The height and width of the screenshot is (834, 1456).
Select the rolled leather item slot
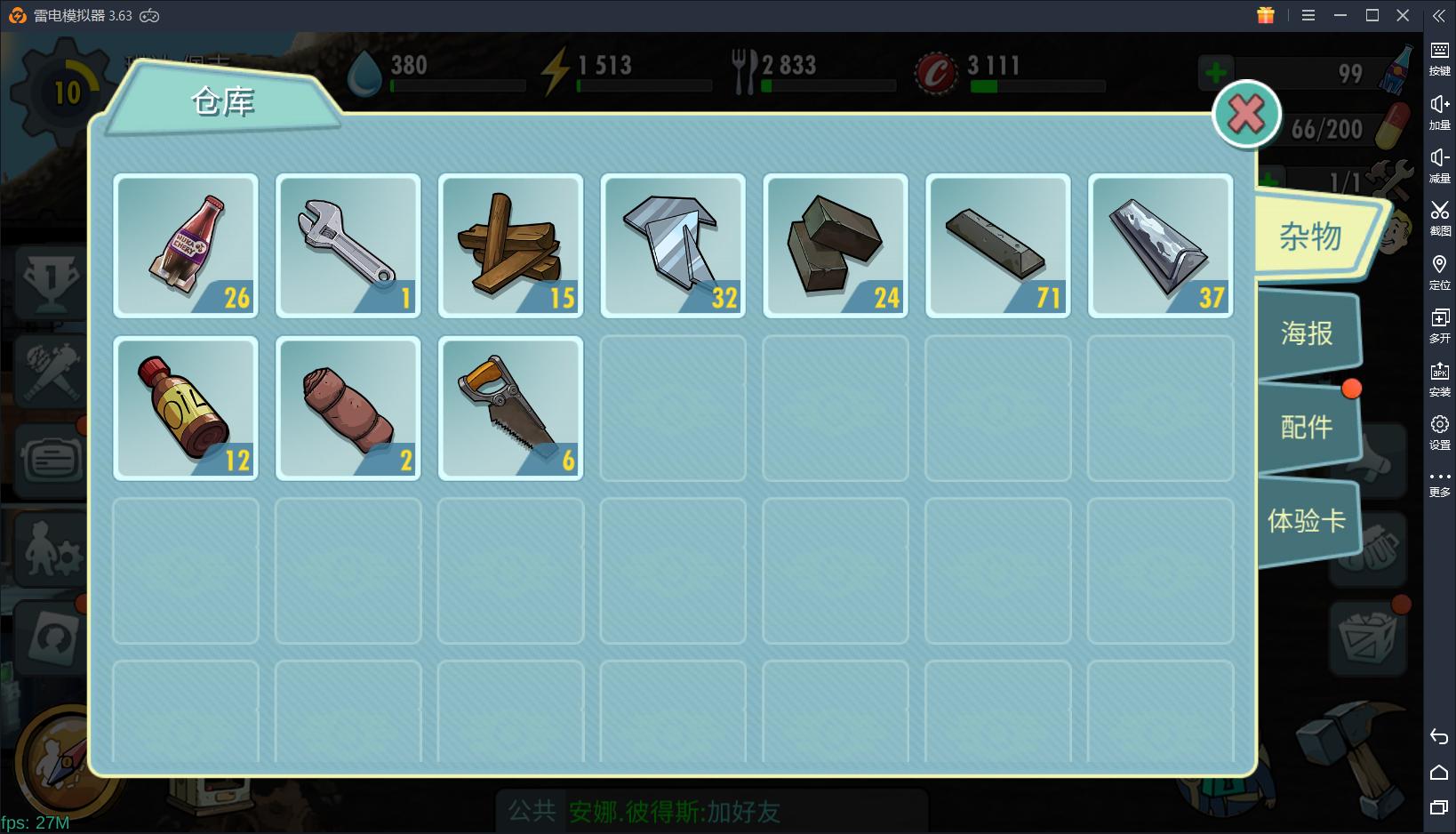point(348,408)
